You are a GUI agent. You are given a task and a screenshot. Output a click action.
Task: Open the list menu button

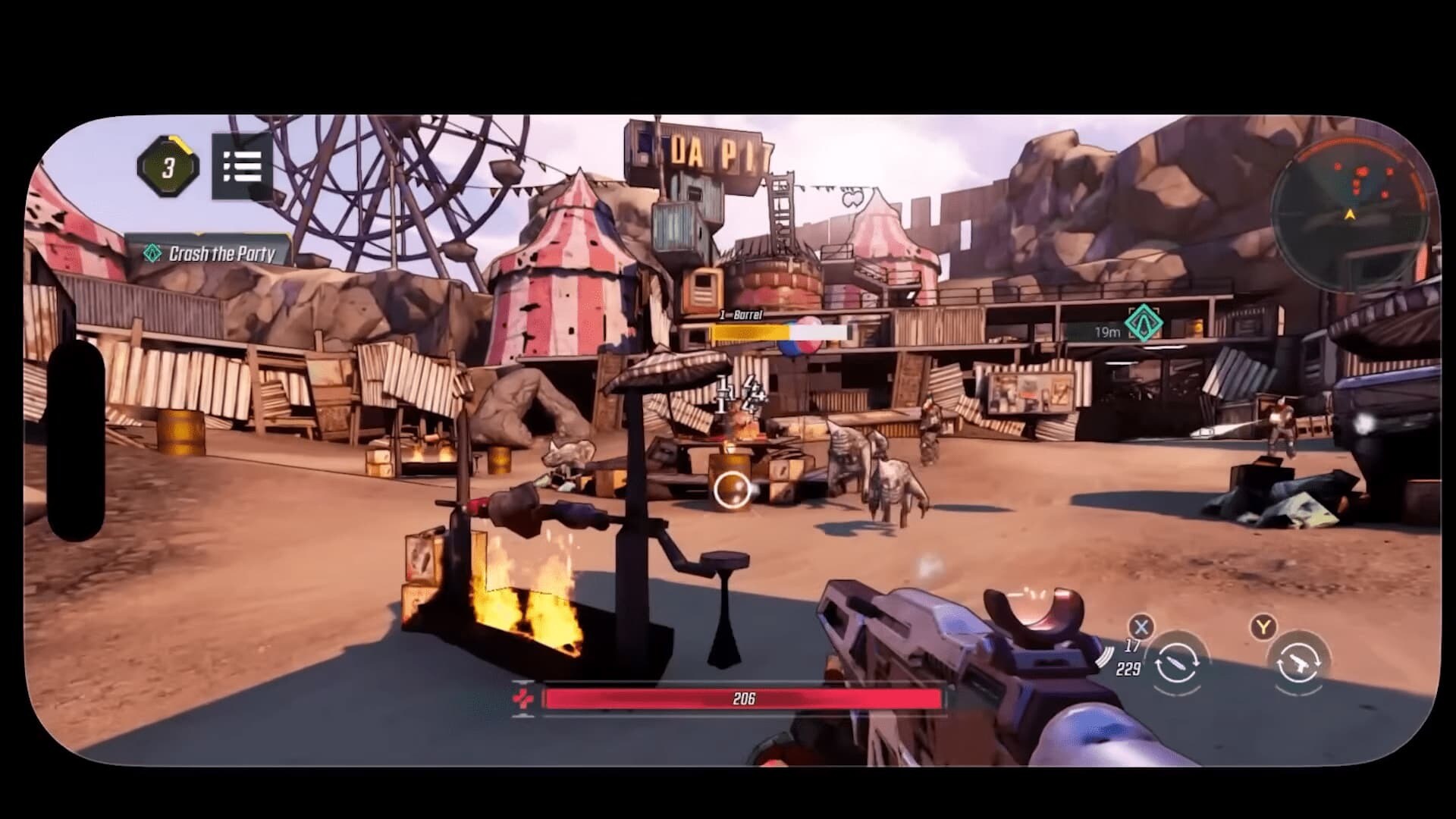[242, 167]
